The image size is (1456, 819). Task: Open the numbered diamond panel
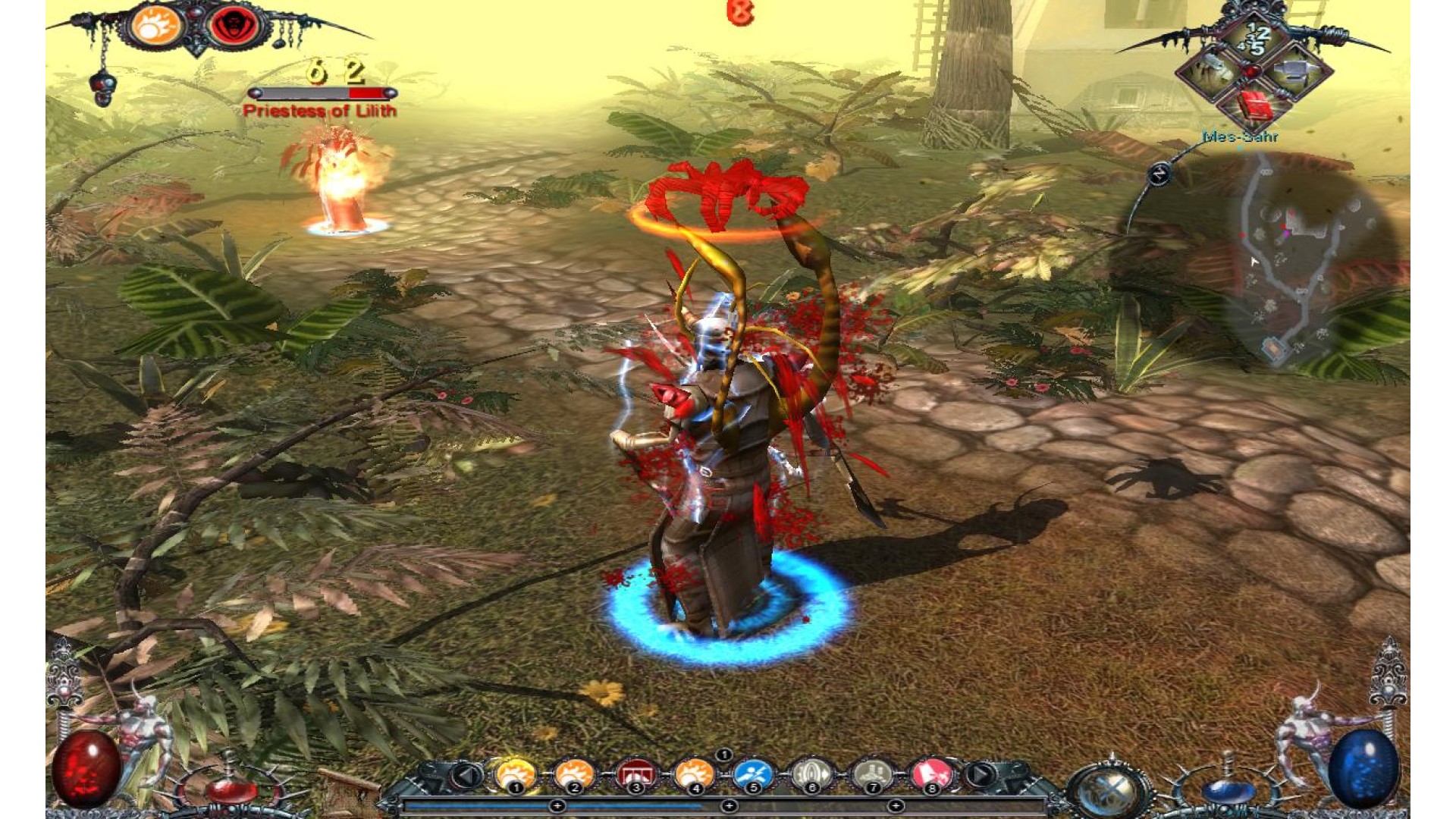point(1255,39)
